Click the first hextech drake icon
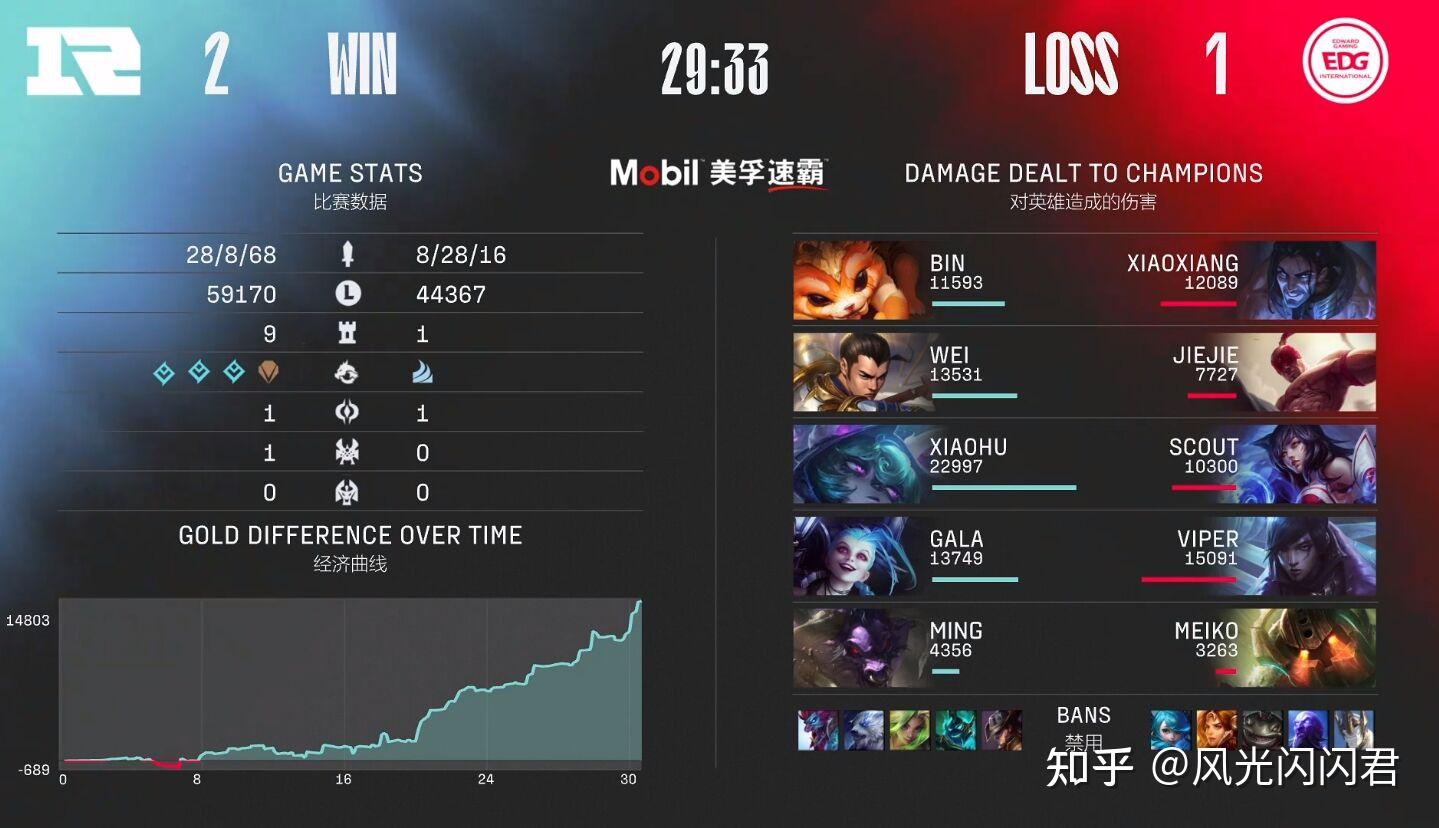This screenshot has width=1439, height=828. click(163, 373)
